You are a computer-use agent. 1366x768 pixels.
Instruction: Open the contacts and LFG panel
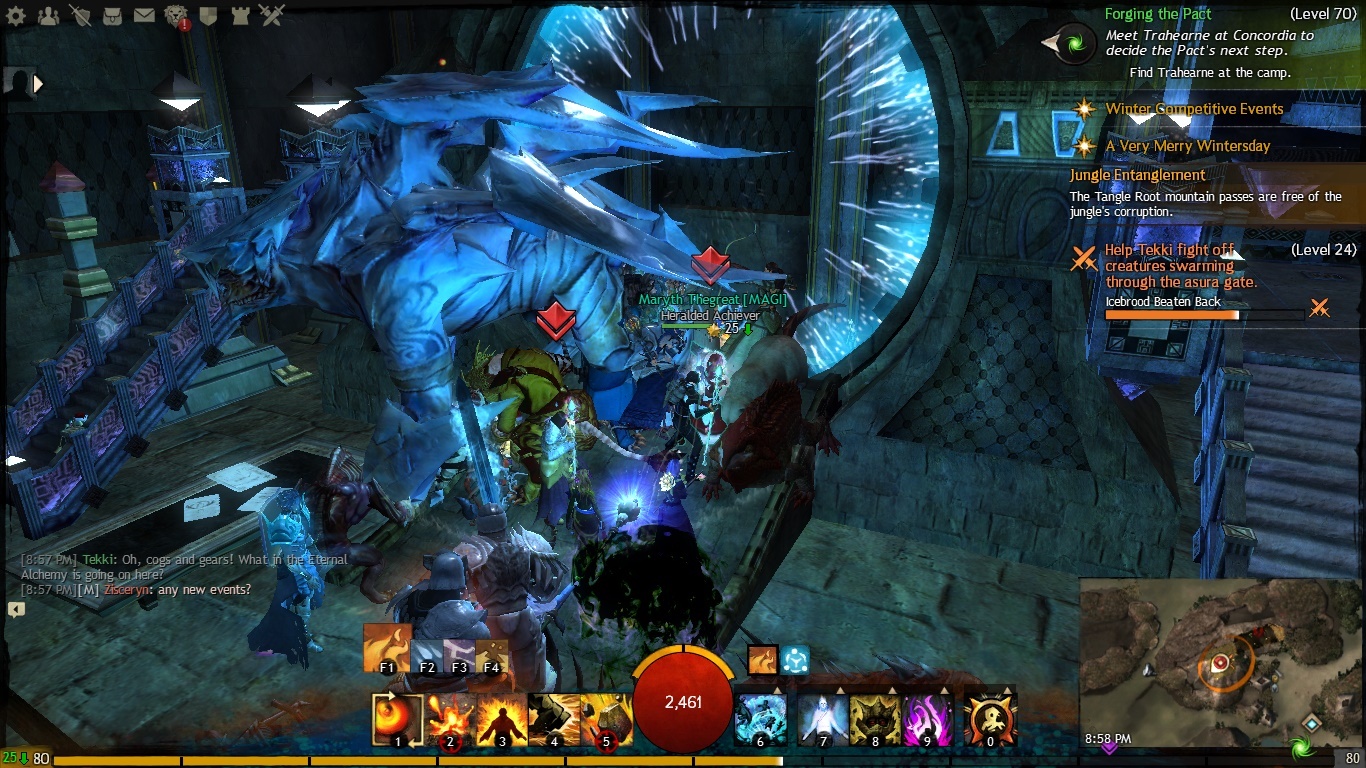[x=48, y=15]
